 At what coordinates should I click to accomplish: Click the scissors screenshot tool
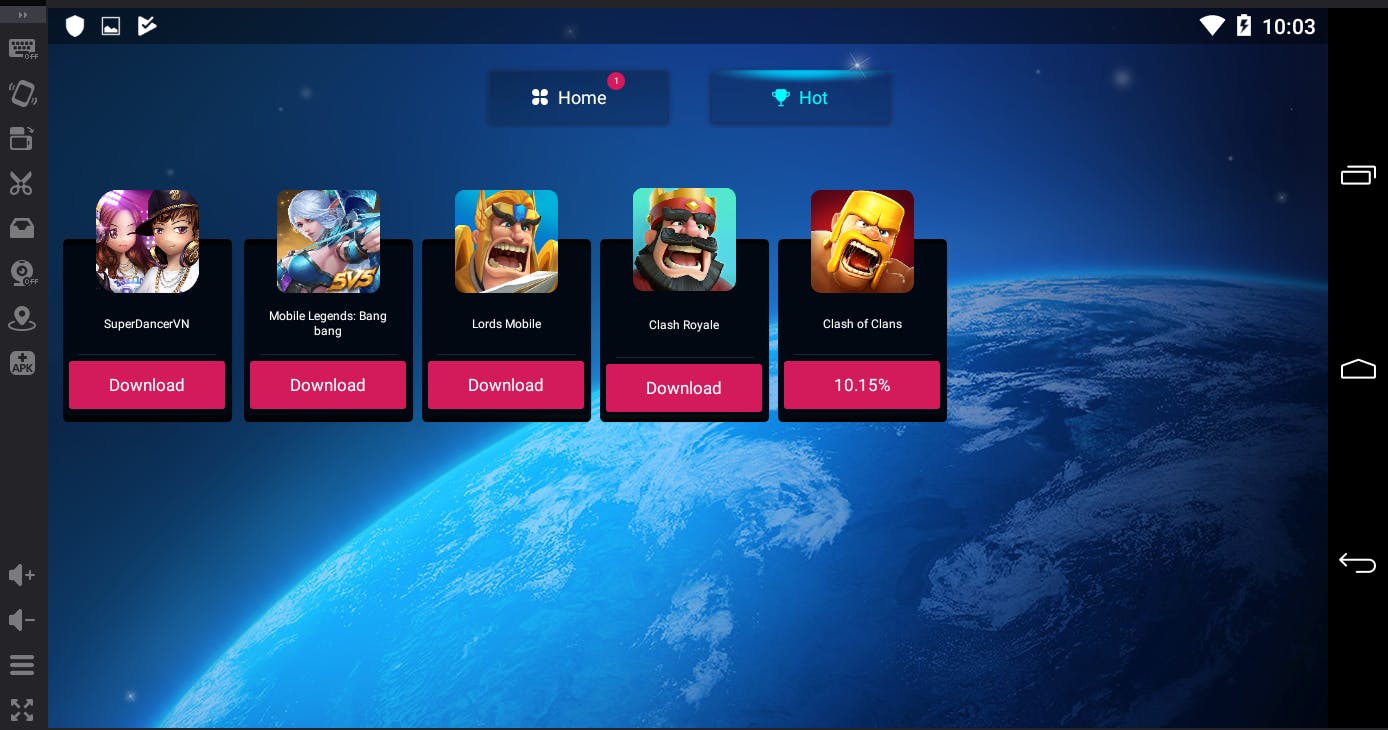click(x=22, y=184)
